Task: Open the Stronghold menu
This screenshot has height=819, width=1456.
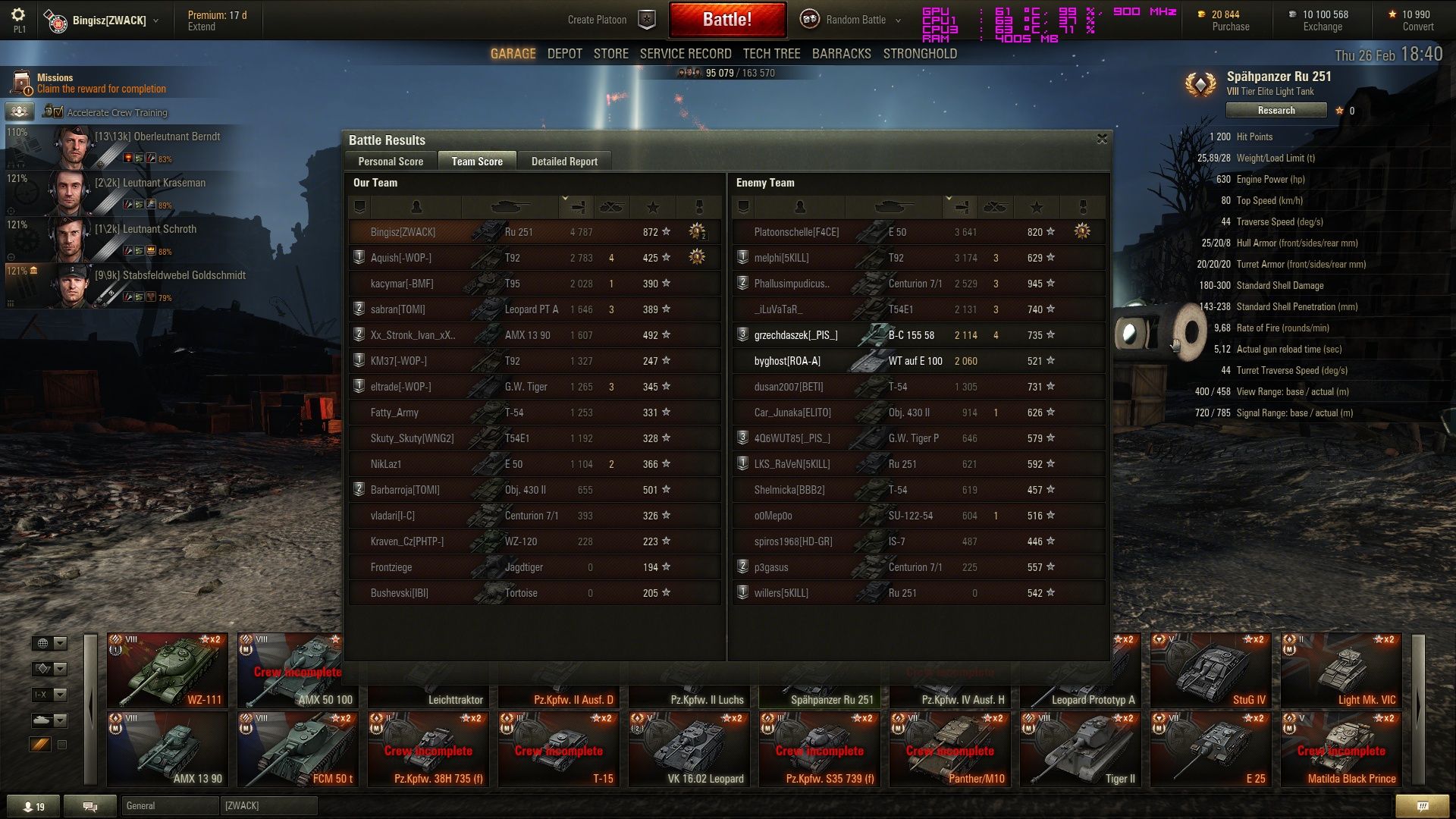Action: (920, 54)
